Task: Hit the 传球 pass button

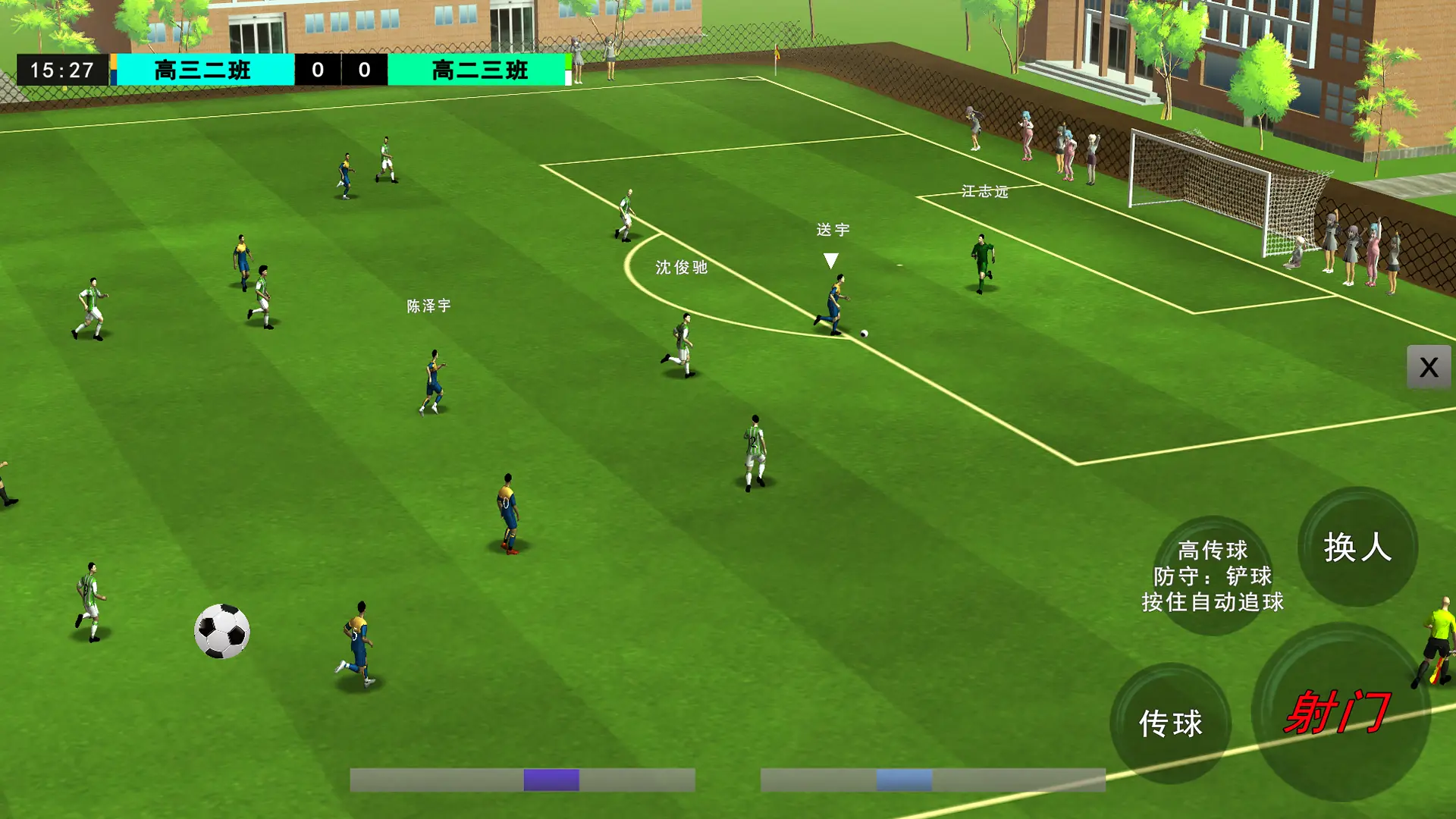Action: 1170,723
